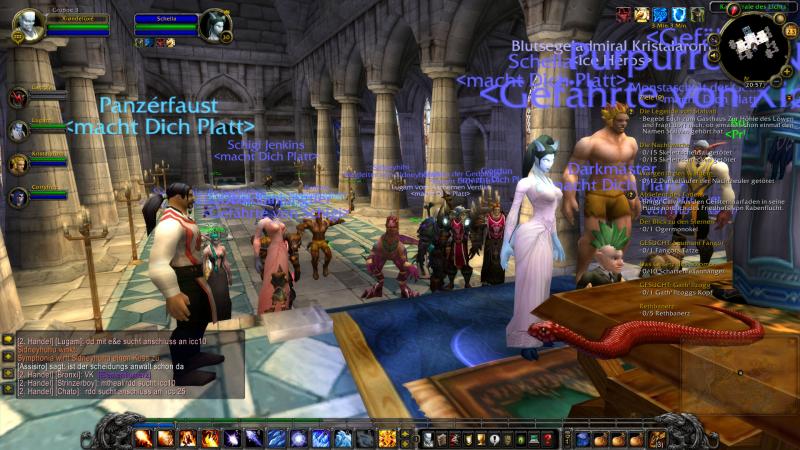The width and height of the screenshot is (800, 450).
Task: Select party member Kristalaron's portrait
Action: pyautogui.click(x=18, y=163)
